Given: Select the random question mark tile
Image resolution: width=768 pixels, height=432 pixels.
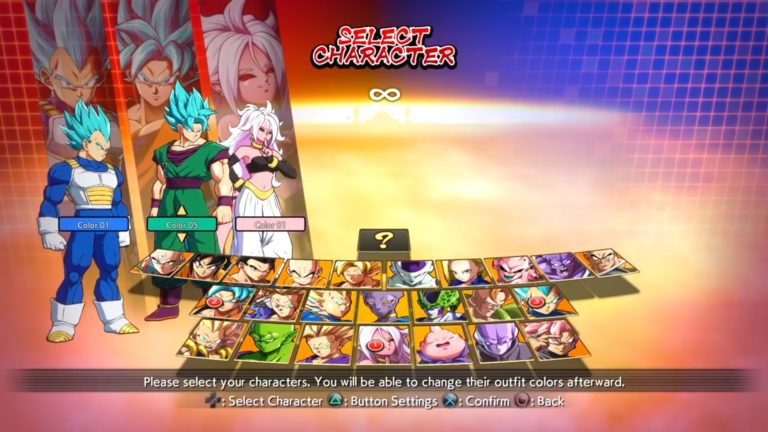Looking at the screenshot, I should coord(384,241).
